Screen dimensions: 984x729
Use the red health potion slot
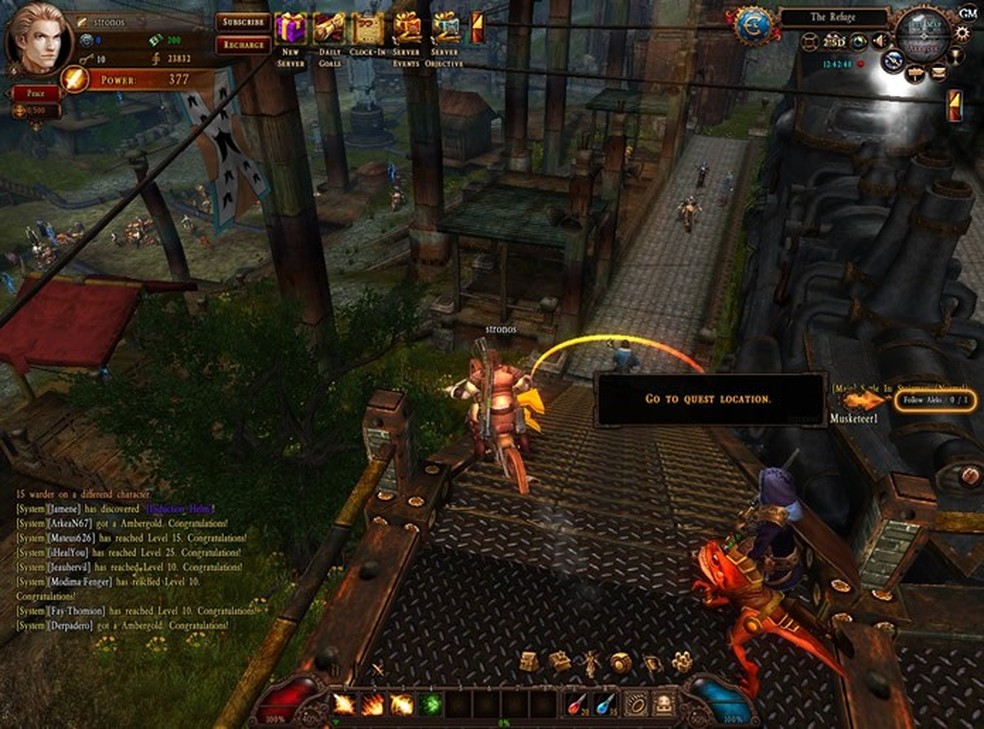[577, 703]
